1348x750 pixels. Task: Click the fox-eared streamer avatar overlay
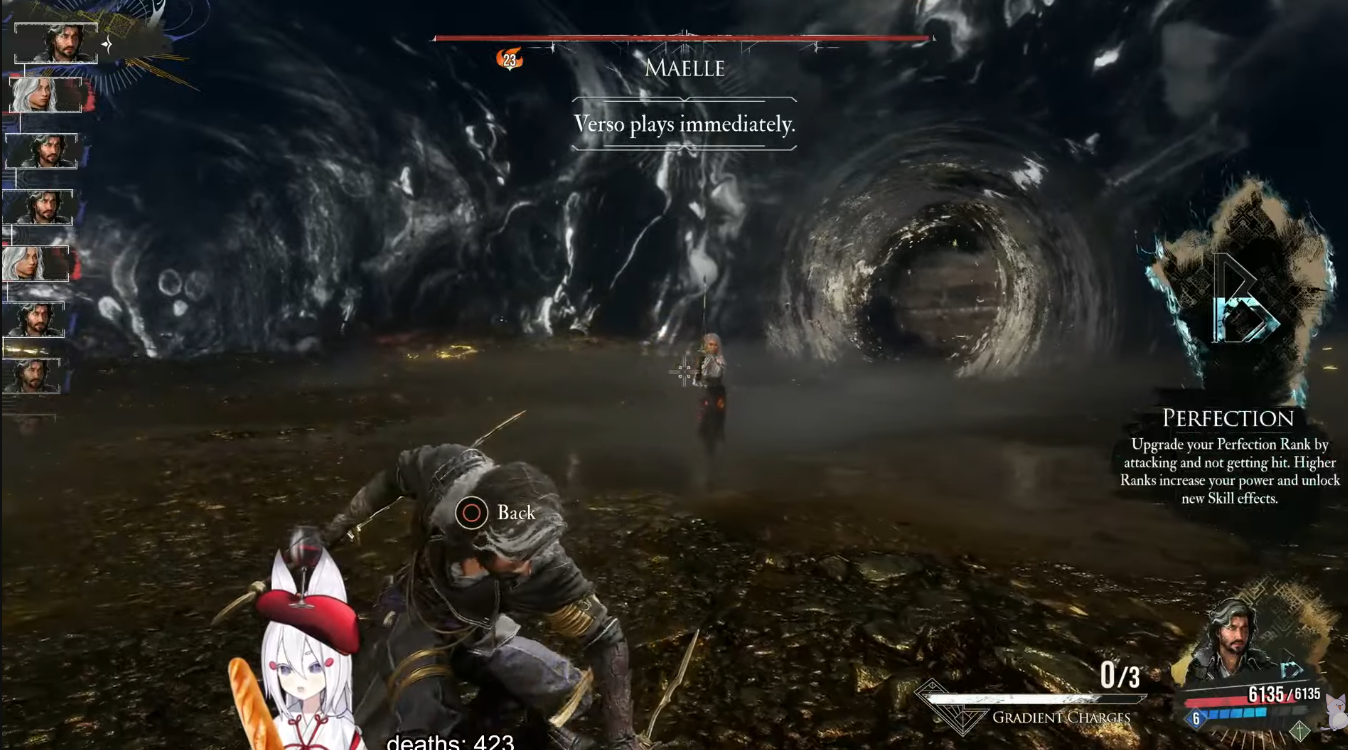300,660
